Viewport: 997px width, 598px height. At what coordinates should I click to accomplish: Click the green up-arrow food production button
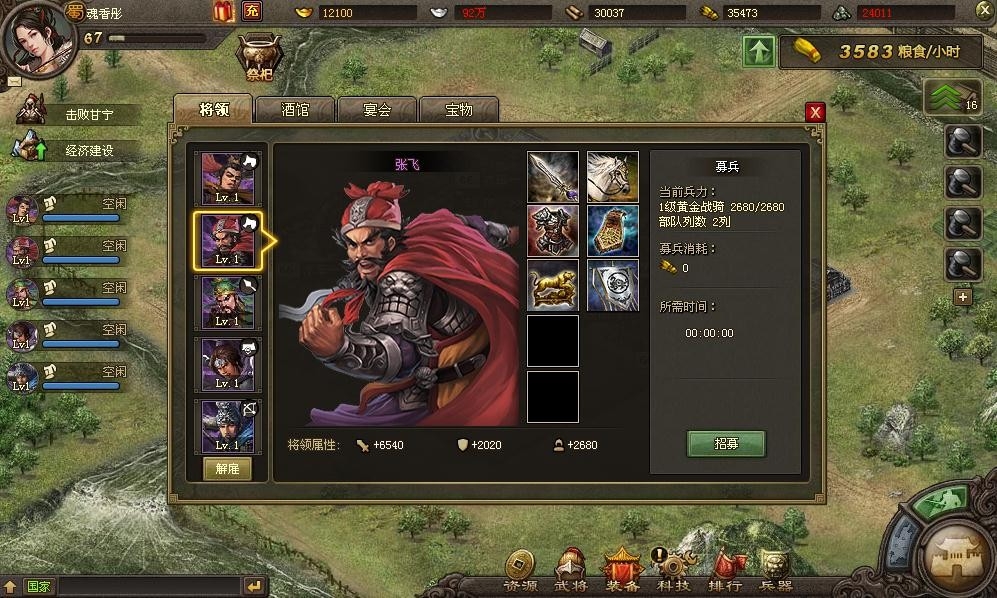759,52
